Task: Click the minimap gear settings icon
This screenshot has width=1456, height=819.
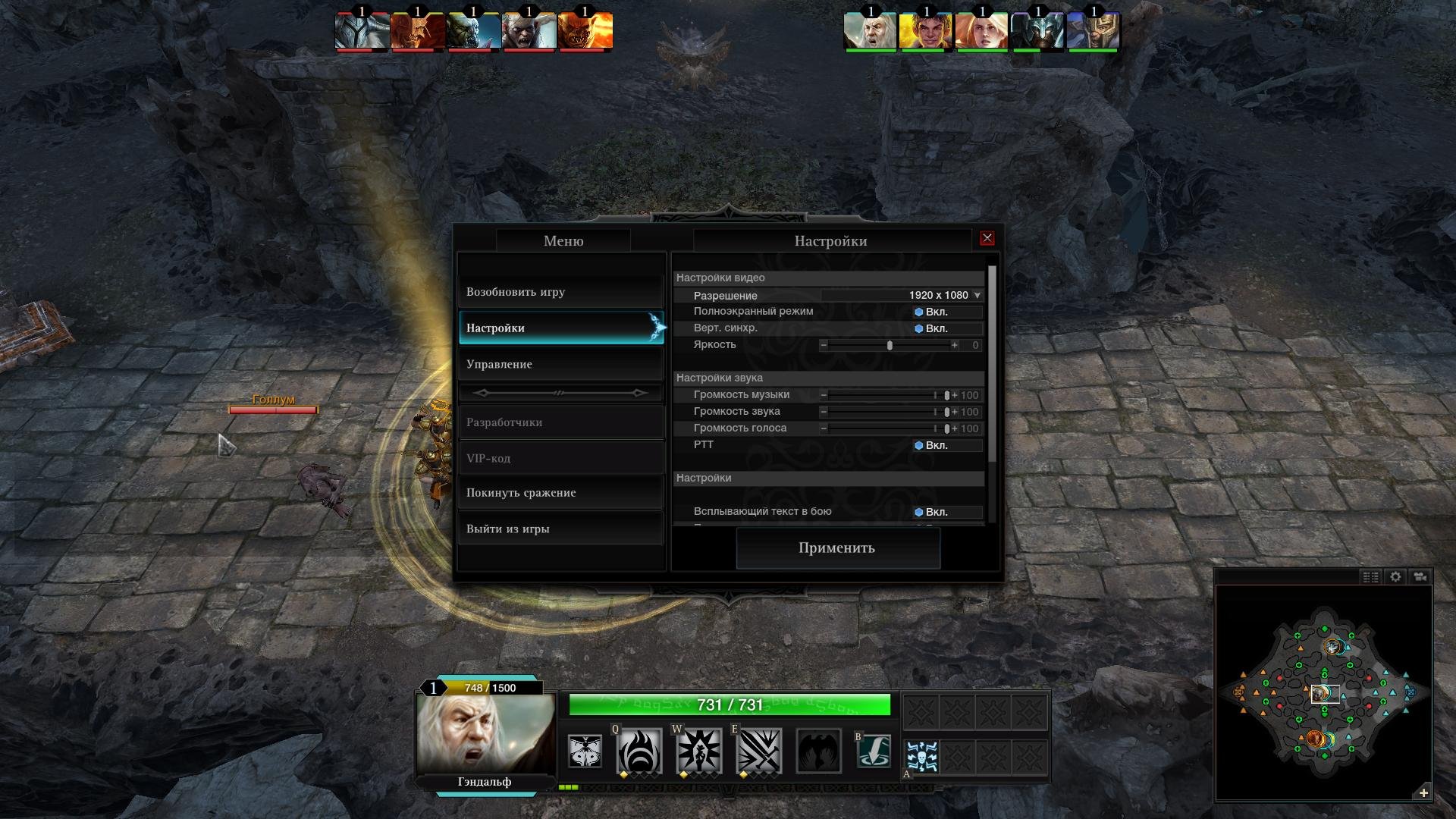Action: point(1395,577)
